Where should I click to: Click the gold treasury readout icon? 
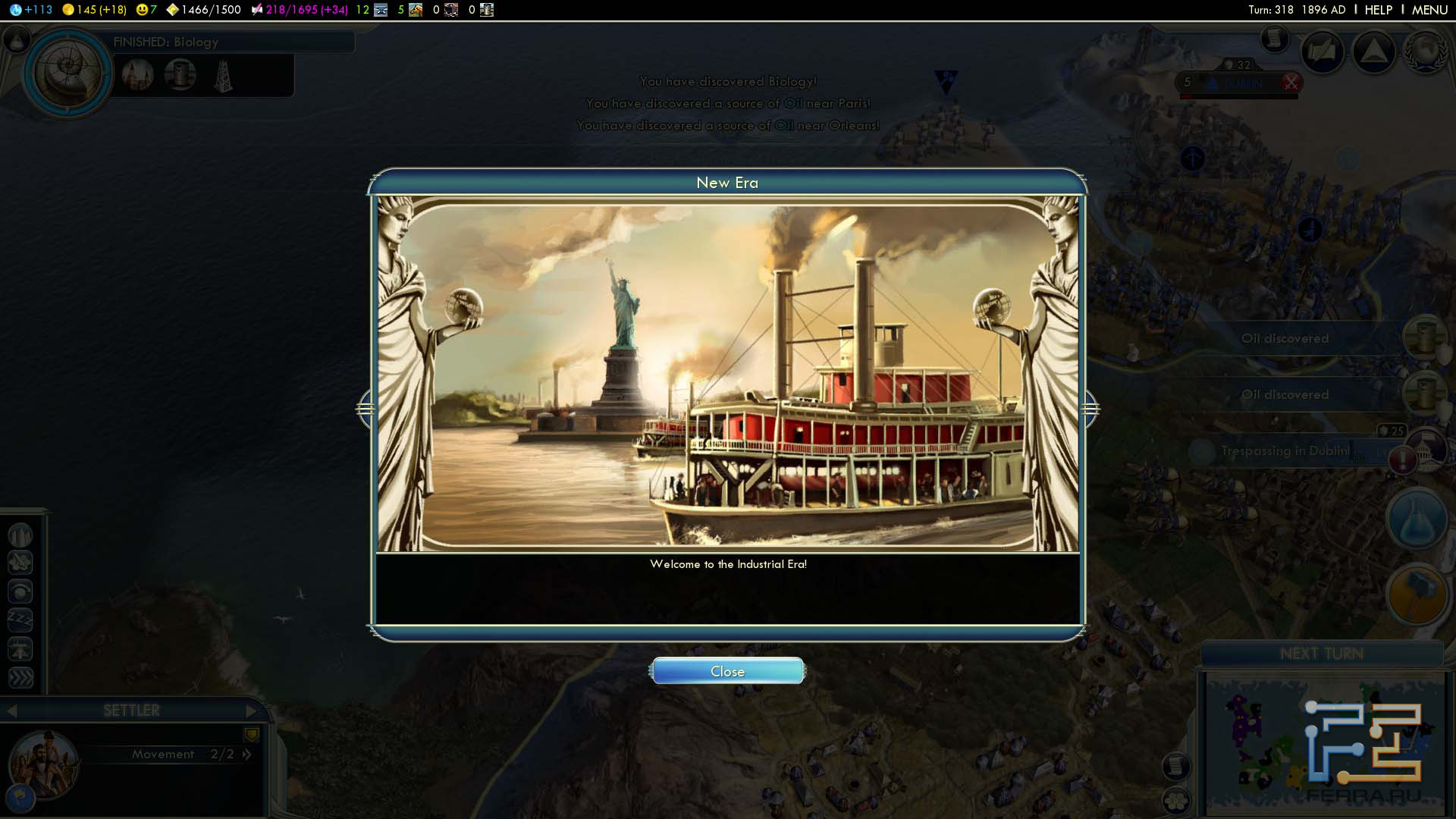[x=68, y=10]
